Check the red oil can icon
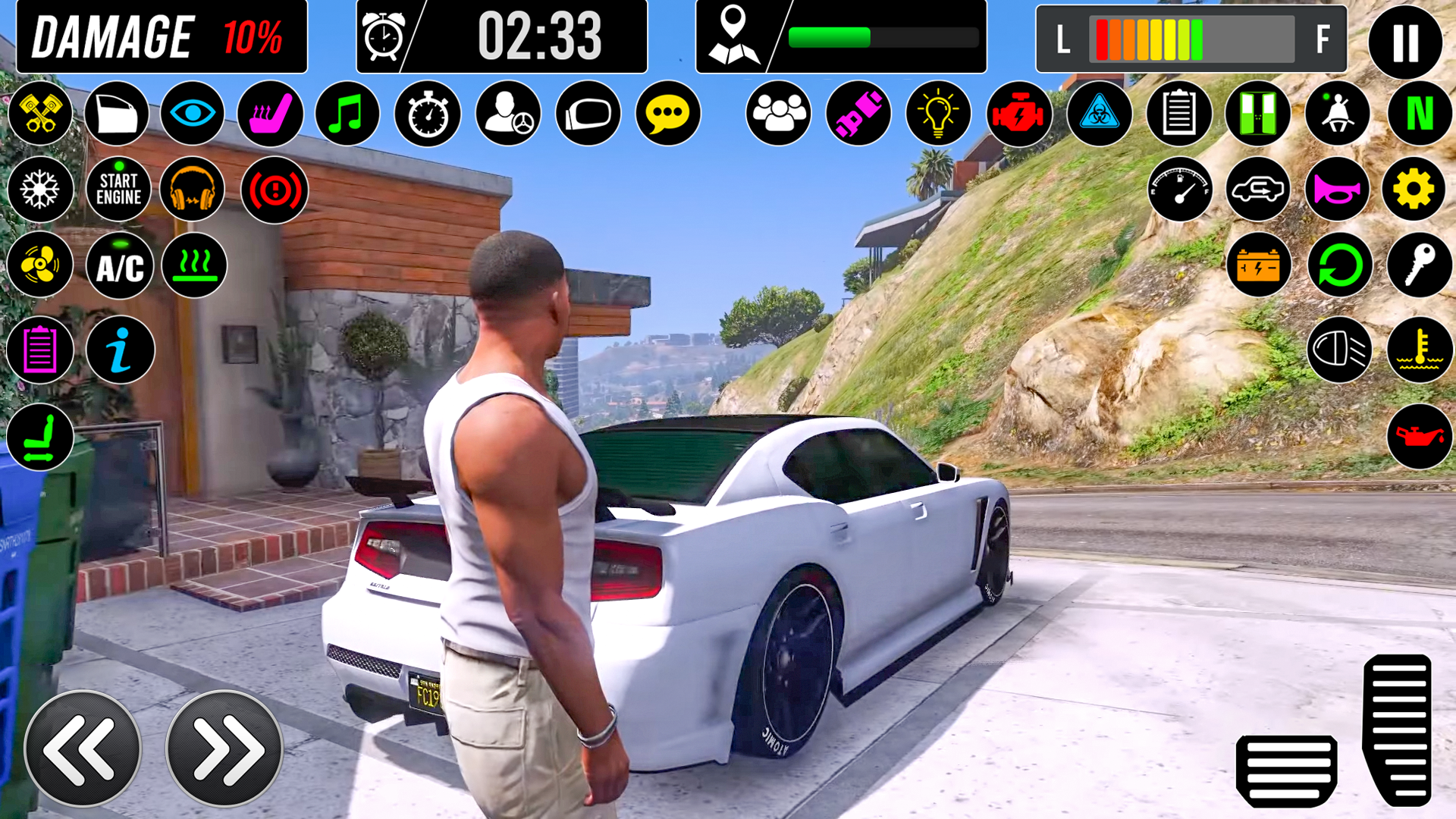This screenshot has height=819, width=1456. point(1420,436)
